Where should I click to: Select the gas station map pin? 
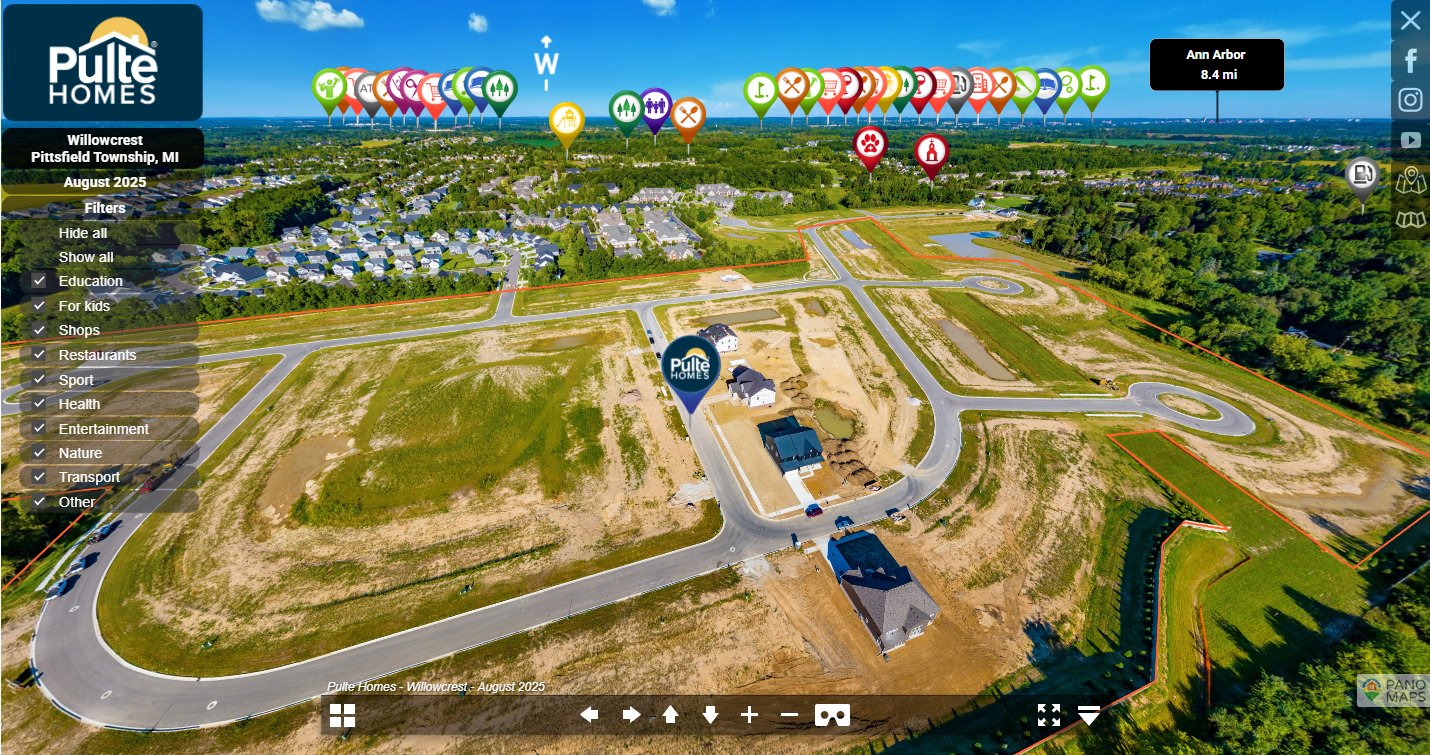(1361, 176)
